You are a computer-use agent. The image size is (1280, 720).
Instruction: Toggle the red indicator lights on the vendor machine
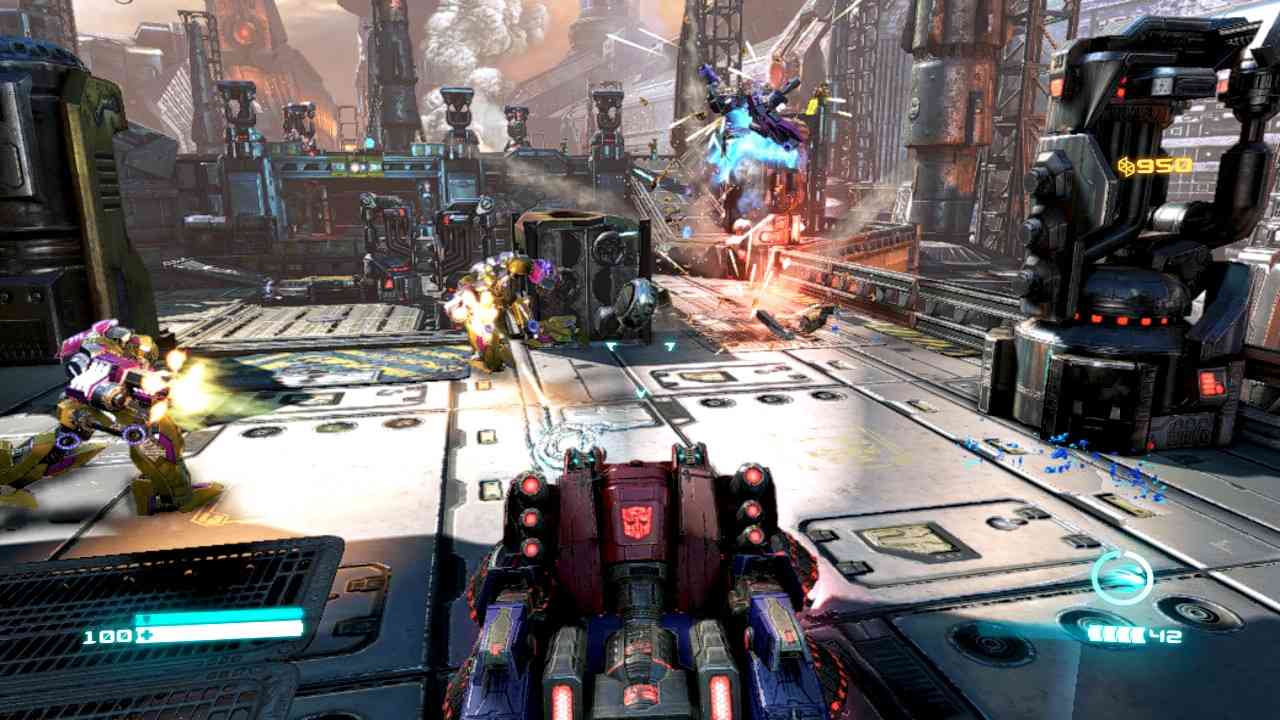[x=1122, y=321]
